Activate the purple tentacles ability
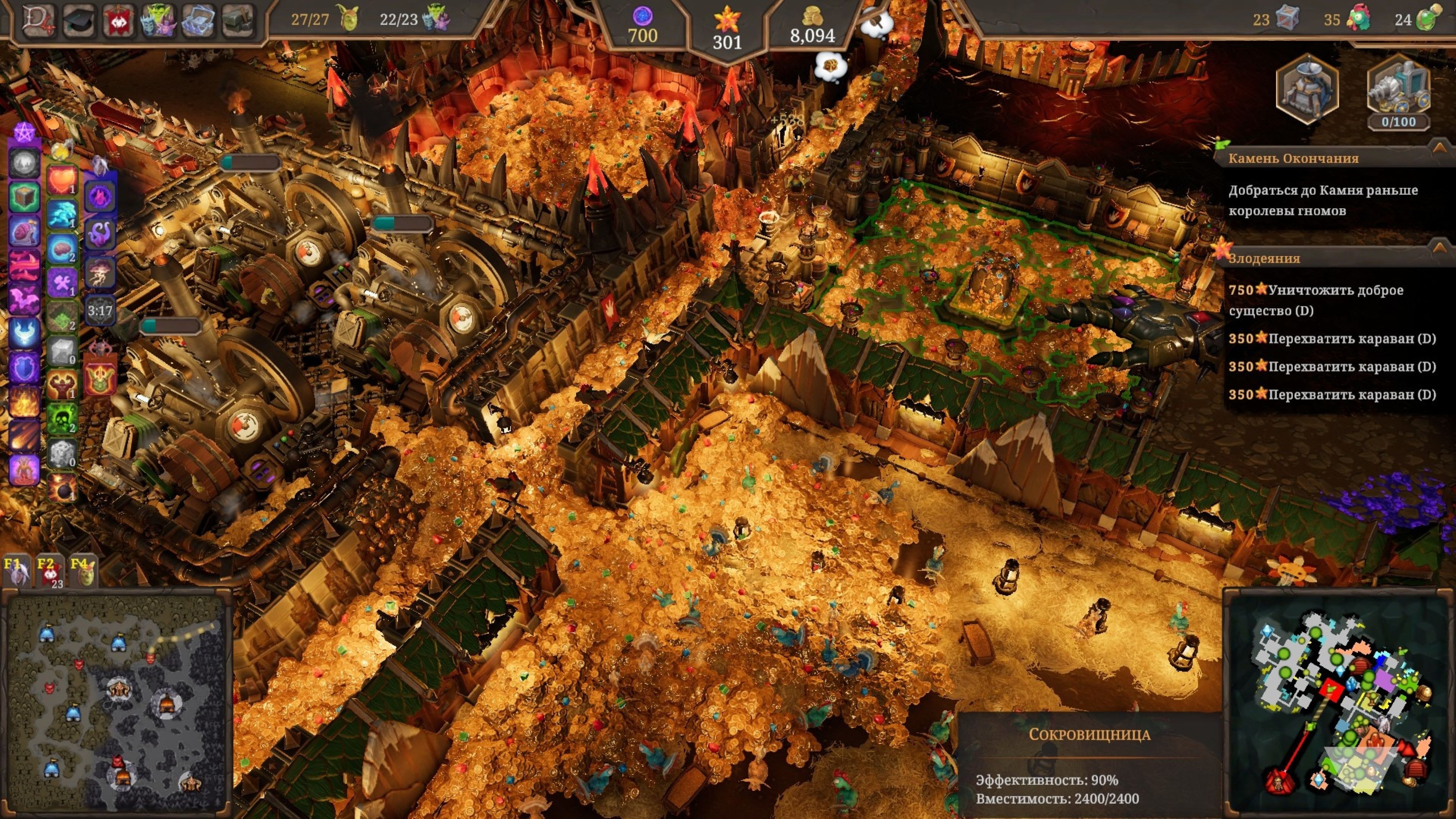The height and width of the screenshot is (819, 1456). (100, 232)
